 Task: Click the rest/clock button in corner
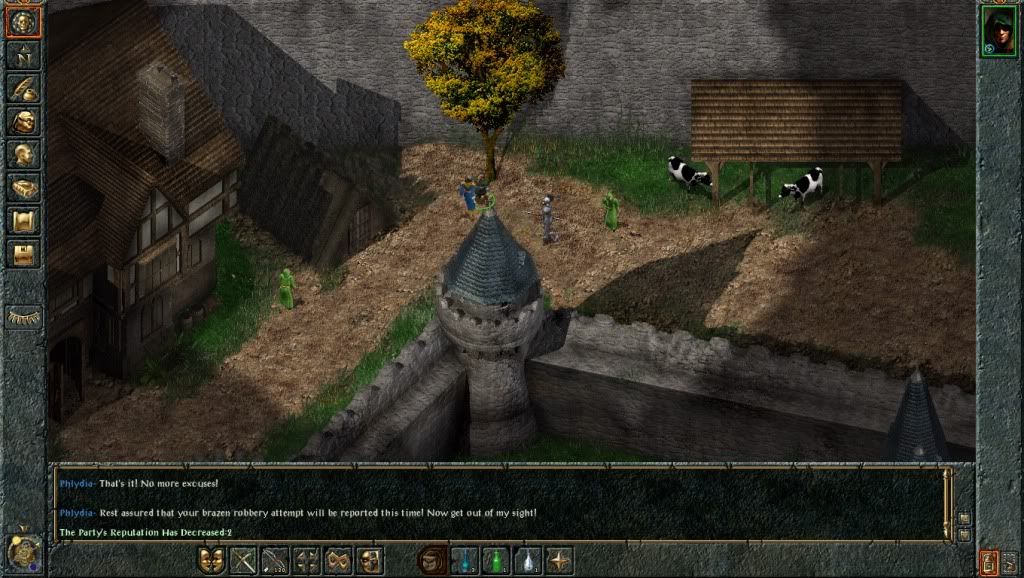coord(22,553)
